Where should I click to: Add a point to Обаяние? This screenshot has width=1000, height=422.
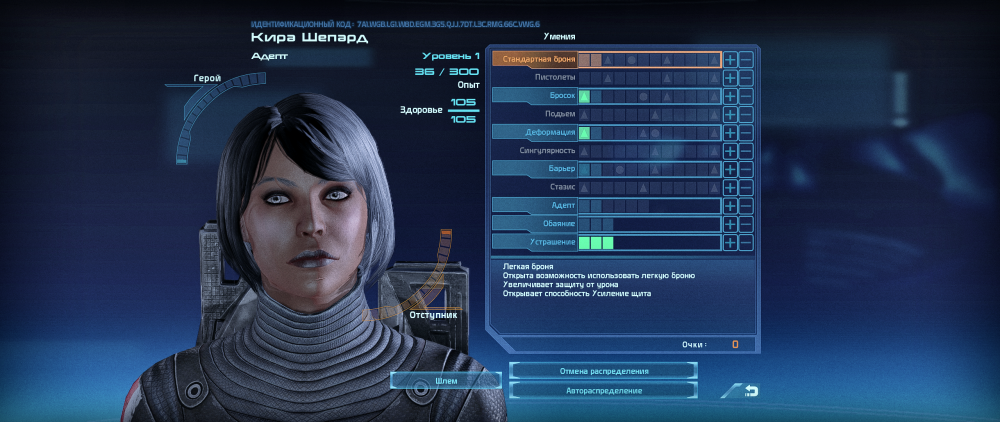(x=730, y=224)
